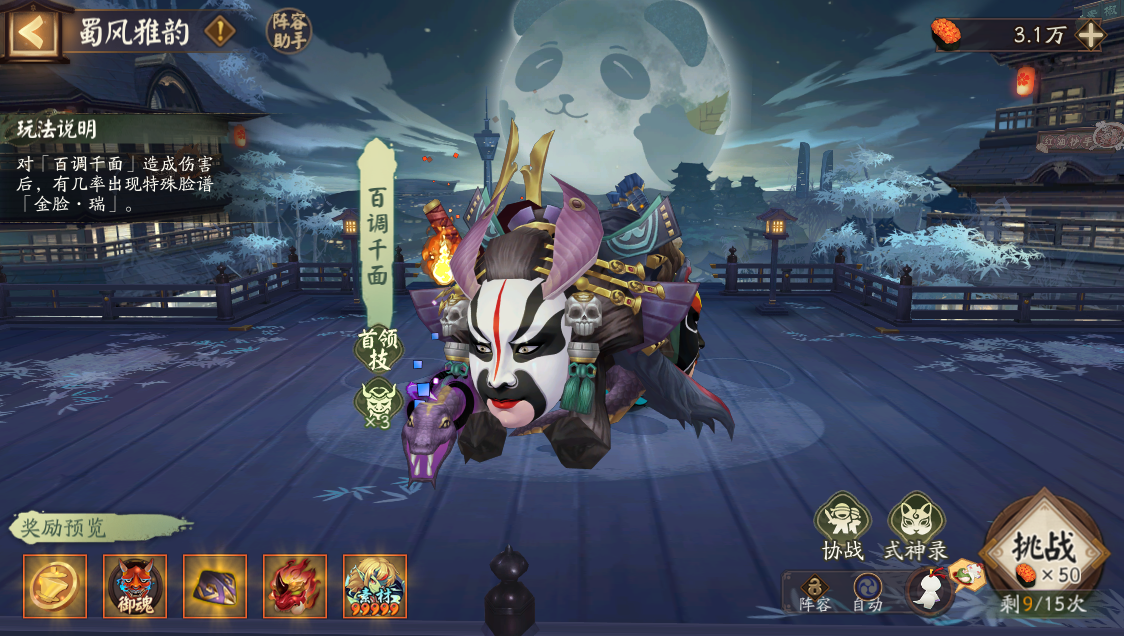The image size is (1124, 636).
Task: Add more sushi with the plus button
Action: 1090,35
